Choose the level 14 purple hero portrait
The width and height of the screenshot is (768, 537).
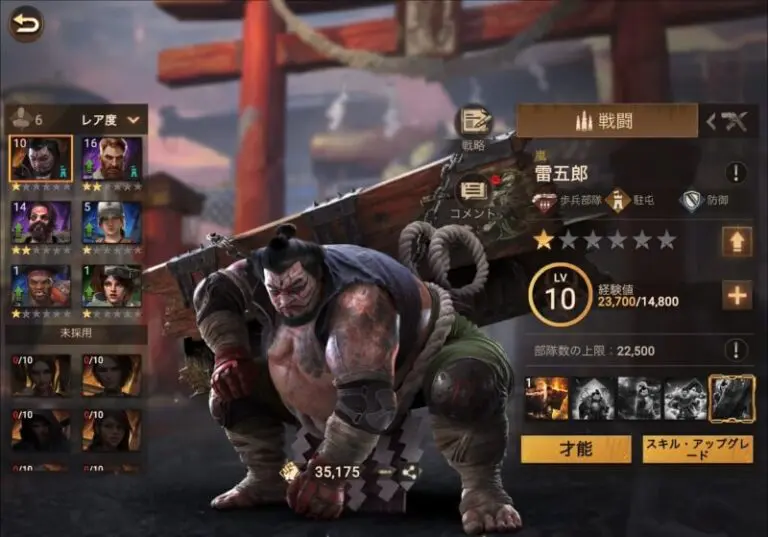pos(41,222)
